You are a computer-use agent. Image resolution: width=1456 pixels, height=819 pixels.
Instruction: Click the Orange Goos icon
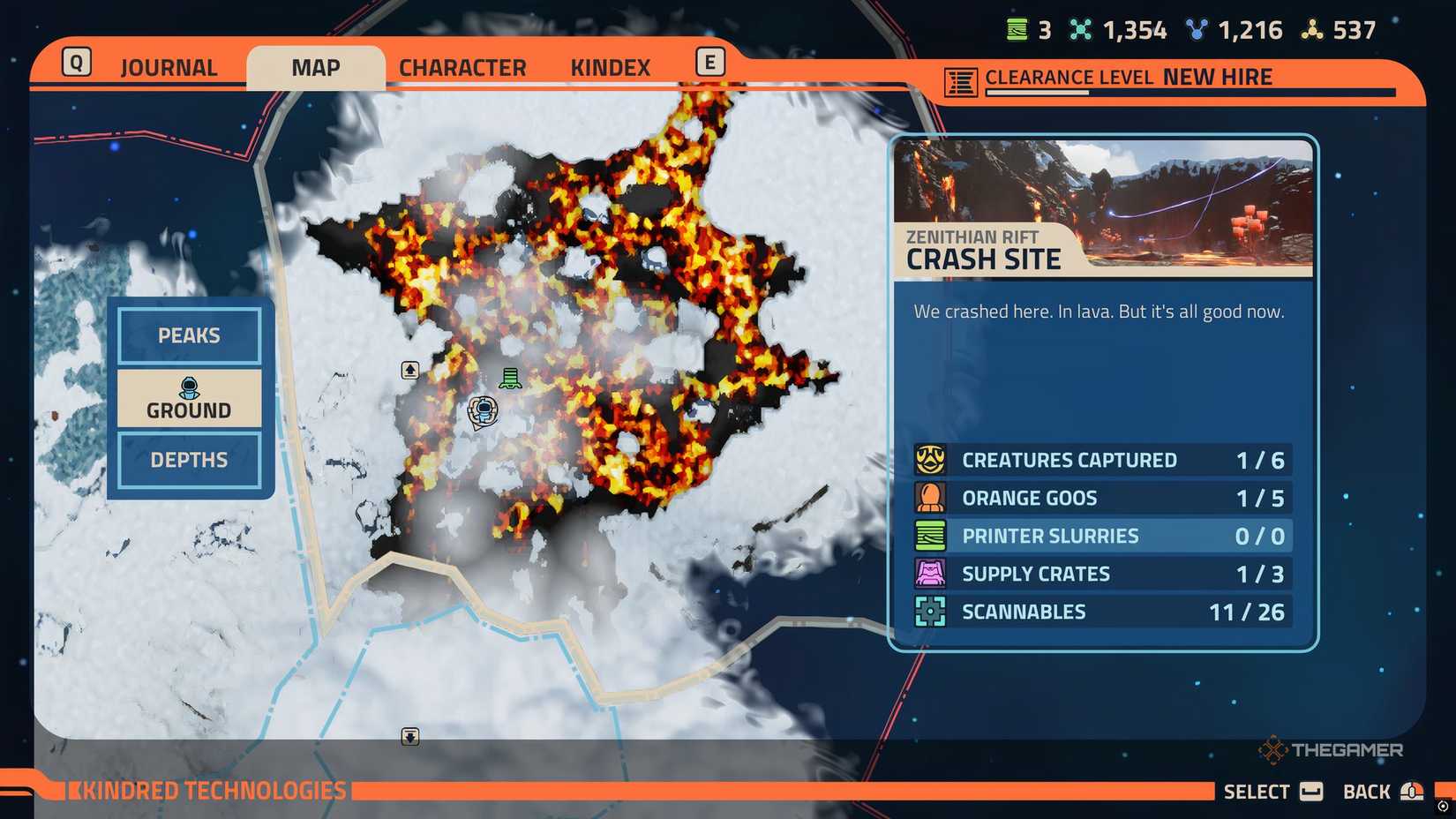(x=929, y=498)
